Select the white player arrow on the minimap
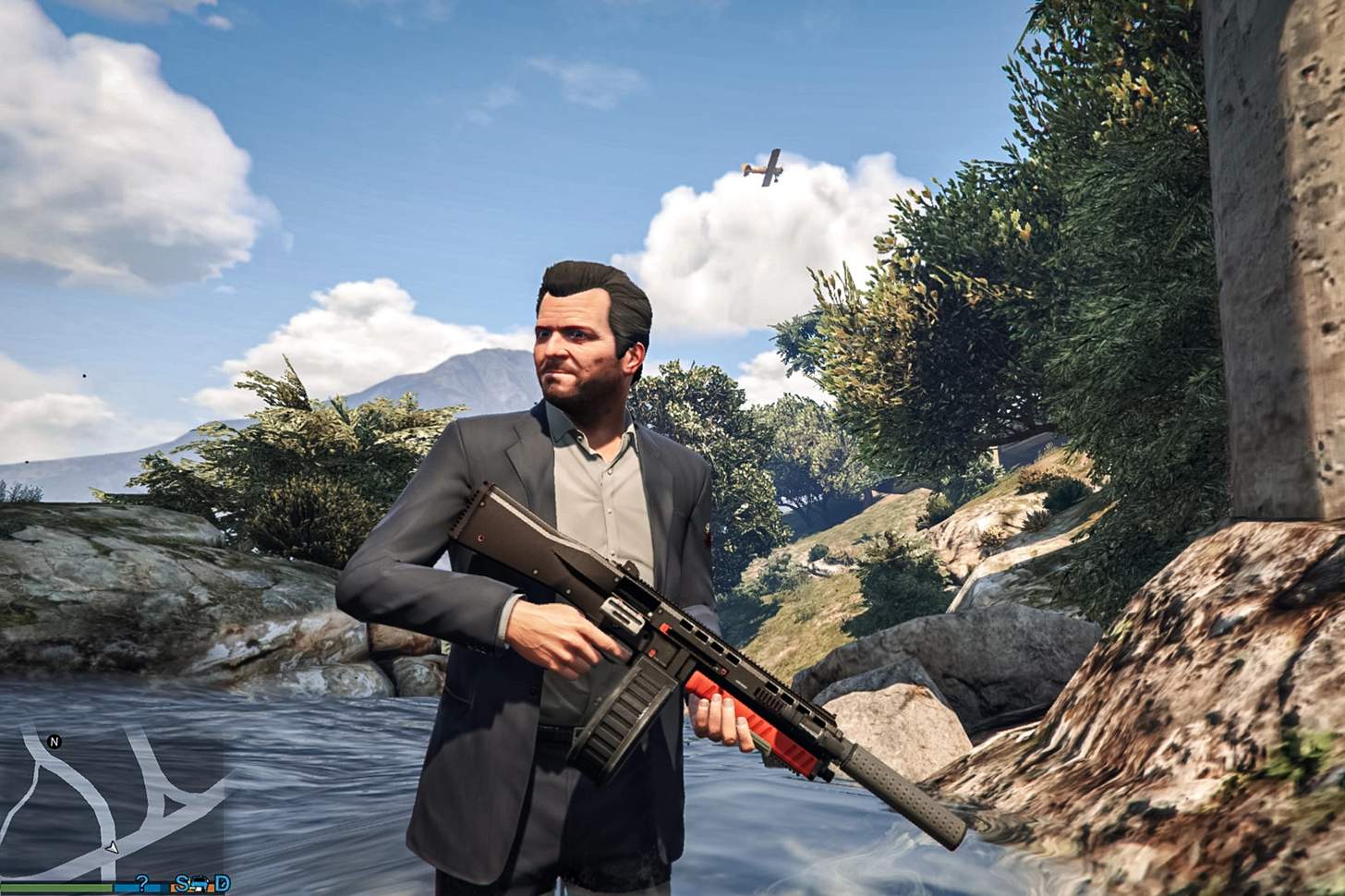1345x896 pixels. tap(112, 849)
